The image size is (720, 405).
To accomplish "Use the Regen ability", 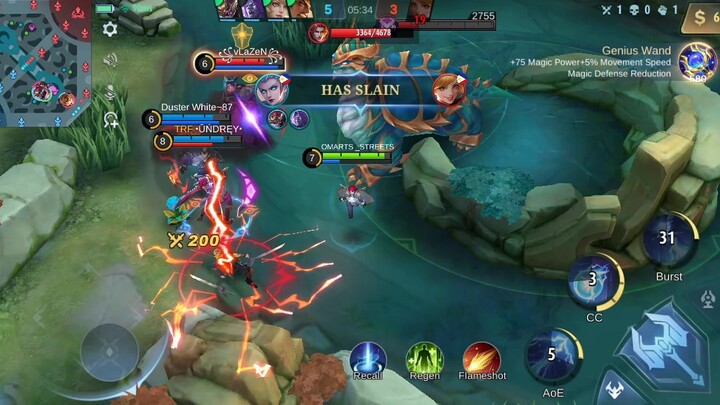I will point(425,358).
